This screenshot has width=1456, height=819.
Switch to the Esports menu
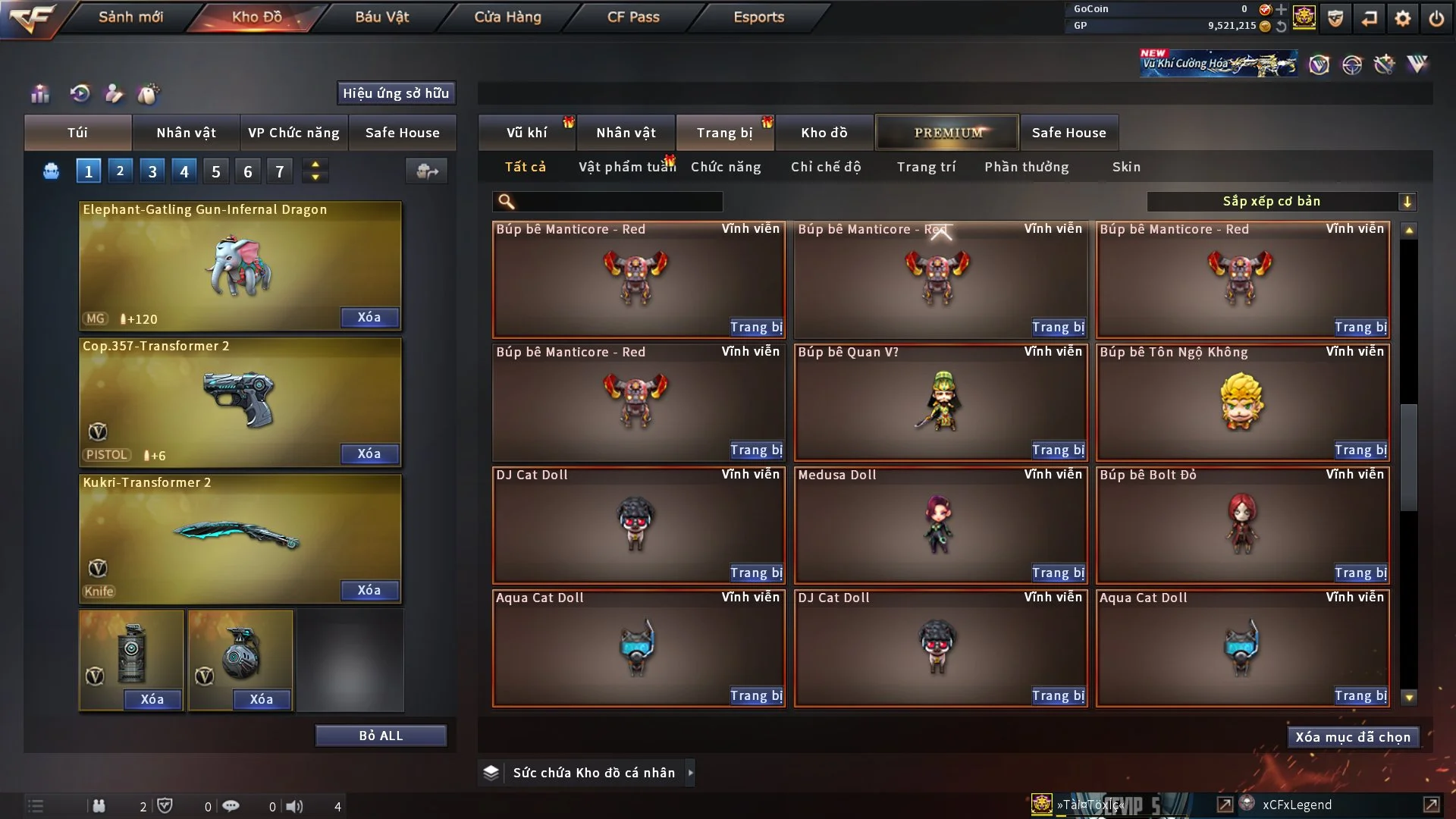(x=758, y=17)
